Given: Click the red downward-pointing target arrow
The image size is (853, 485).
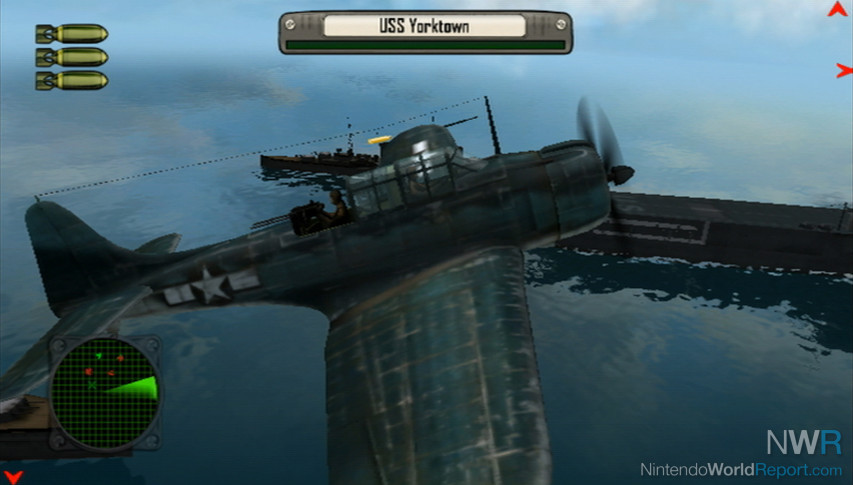Looking at the screenshot, I should tap(12, 475).
